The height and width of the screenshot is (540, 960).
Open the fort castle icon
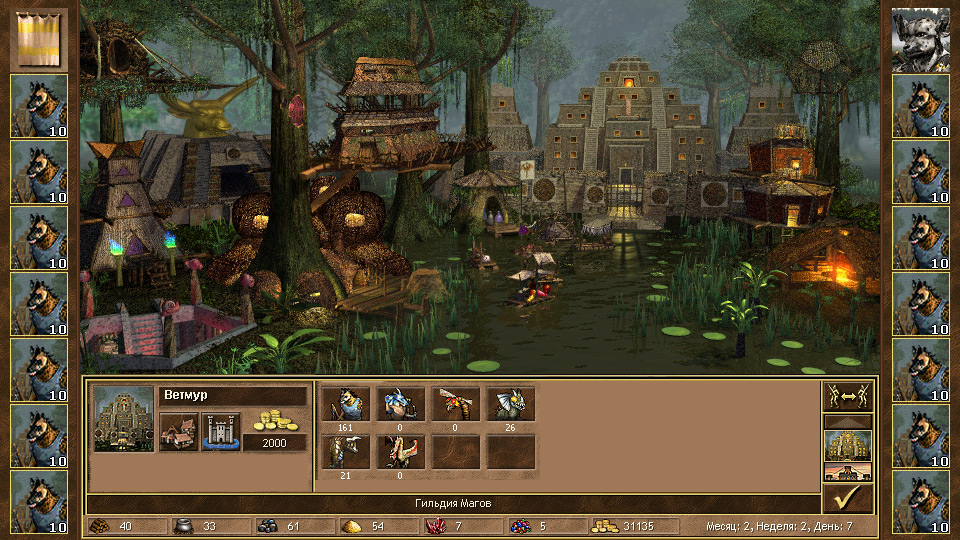point(220,432)
